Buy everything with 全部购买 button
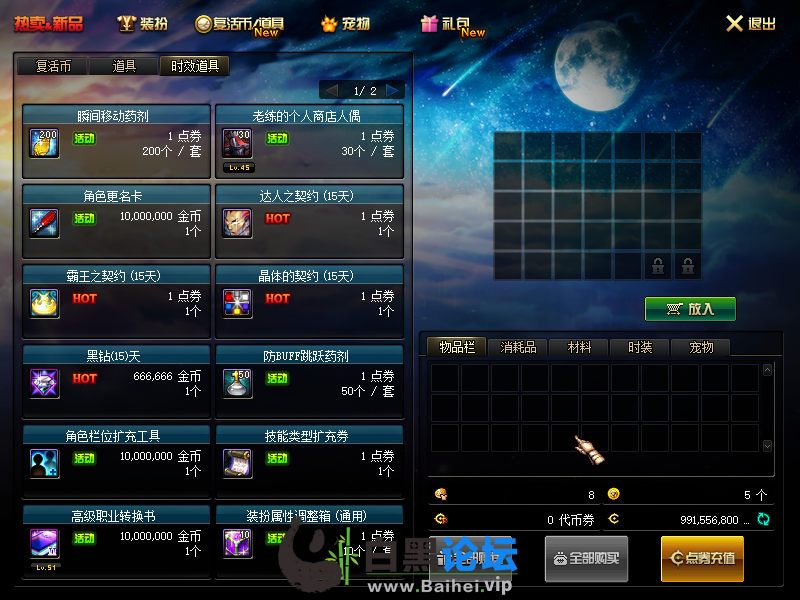The width and height of the screenshot is (800, 600). point(586,558)
